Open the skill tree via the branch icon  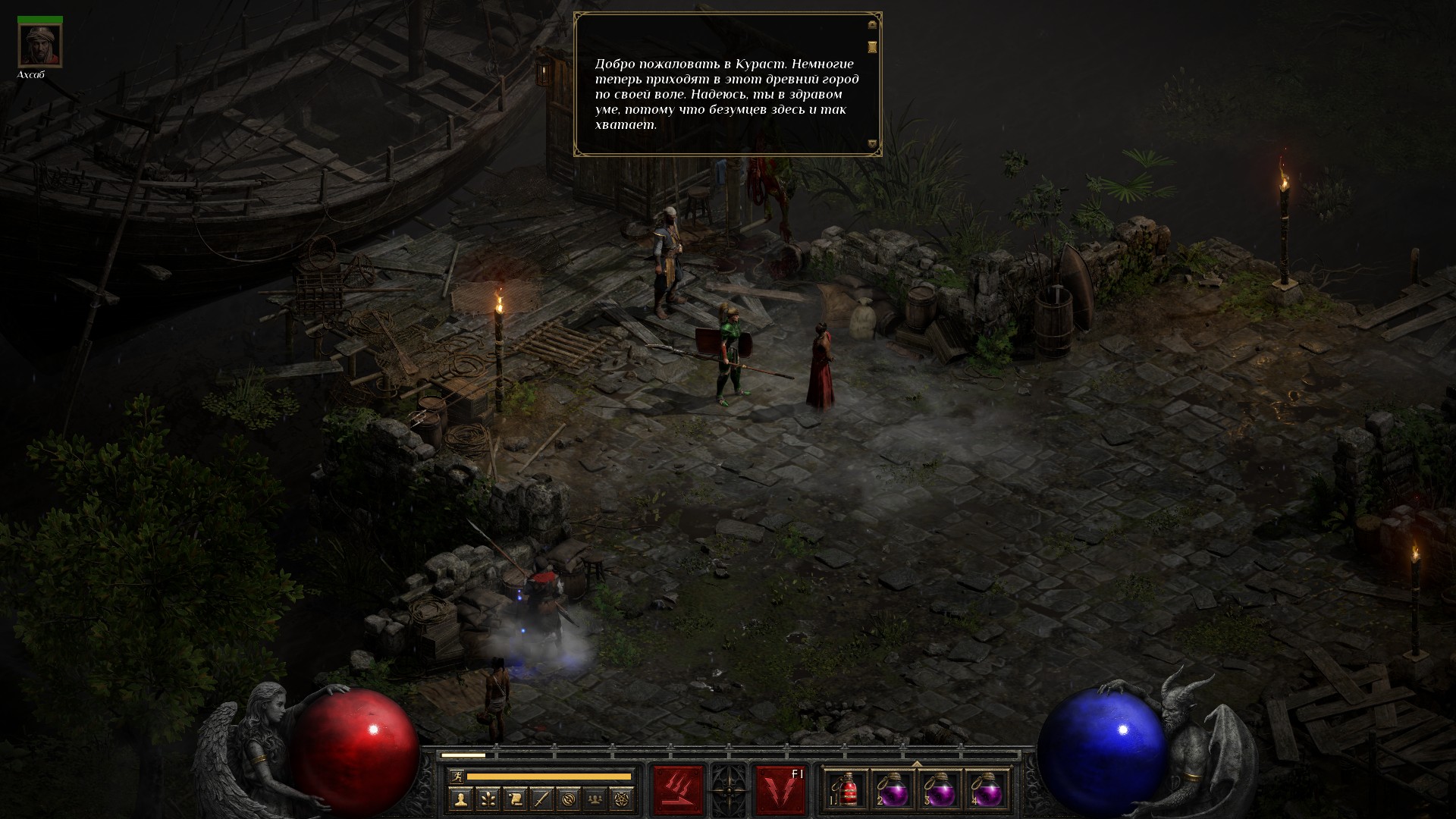coord(488,799)
